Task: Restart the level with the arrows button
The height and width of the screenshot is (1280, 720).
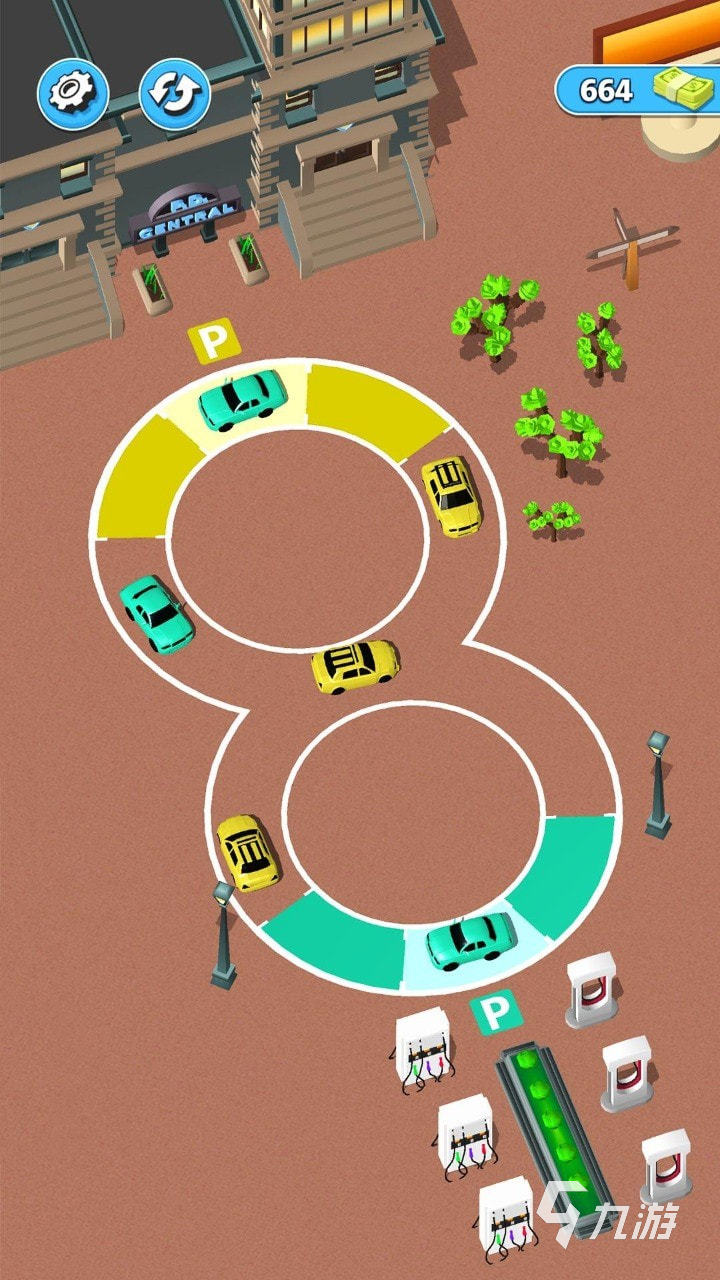Action: pos(174,92)
